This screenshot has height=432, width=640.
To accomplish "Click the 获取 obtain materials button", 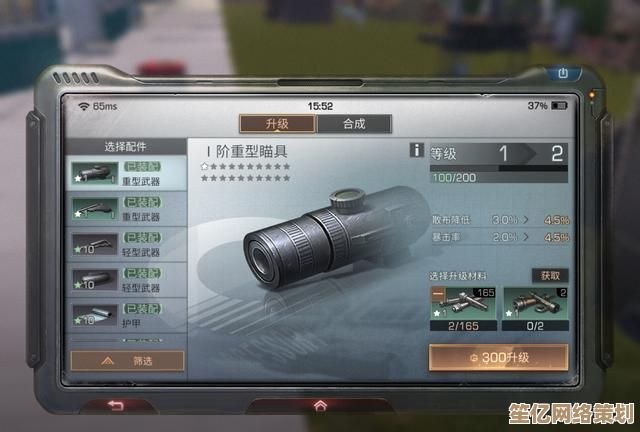I will (x=549, y=275).
